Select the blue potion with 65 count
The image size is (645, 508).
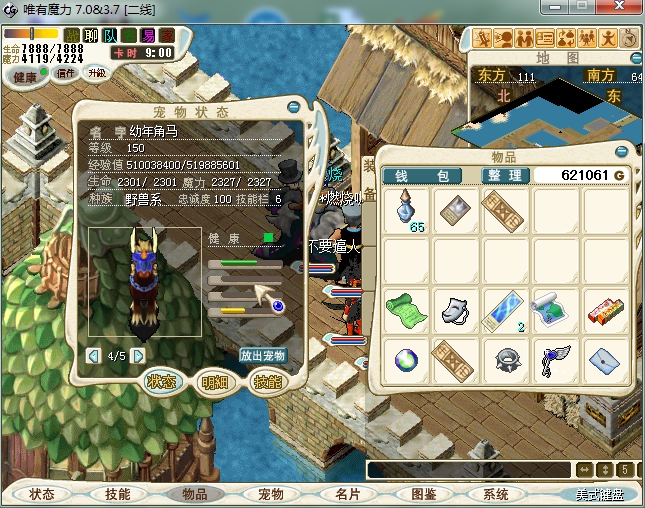(407, 211)
